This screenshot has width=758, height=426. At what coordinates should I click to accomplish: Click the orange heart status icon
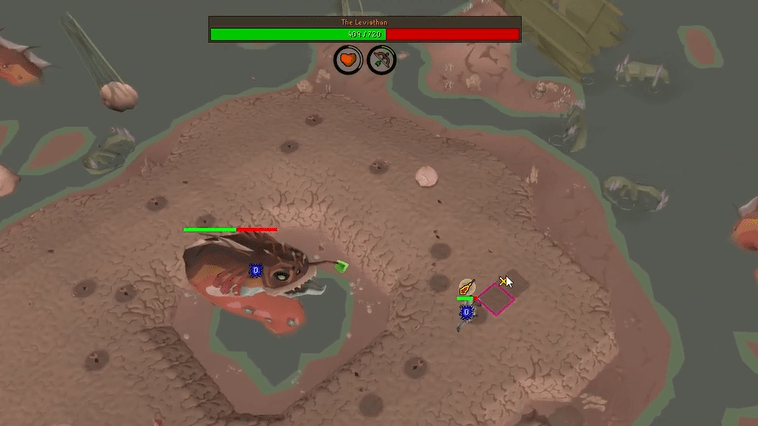click(348, 60)
